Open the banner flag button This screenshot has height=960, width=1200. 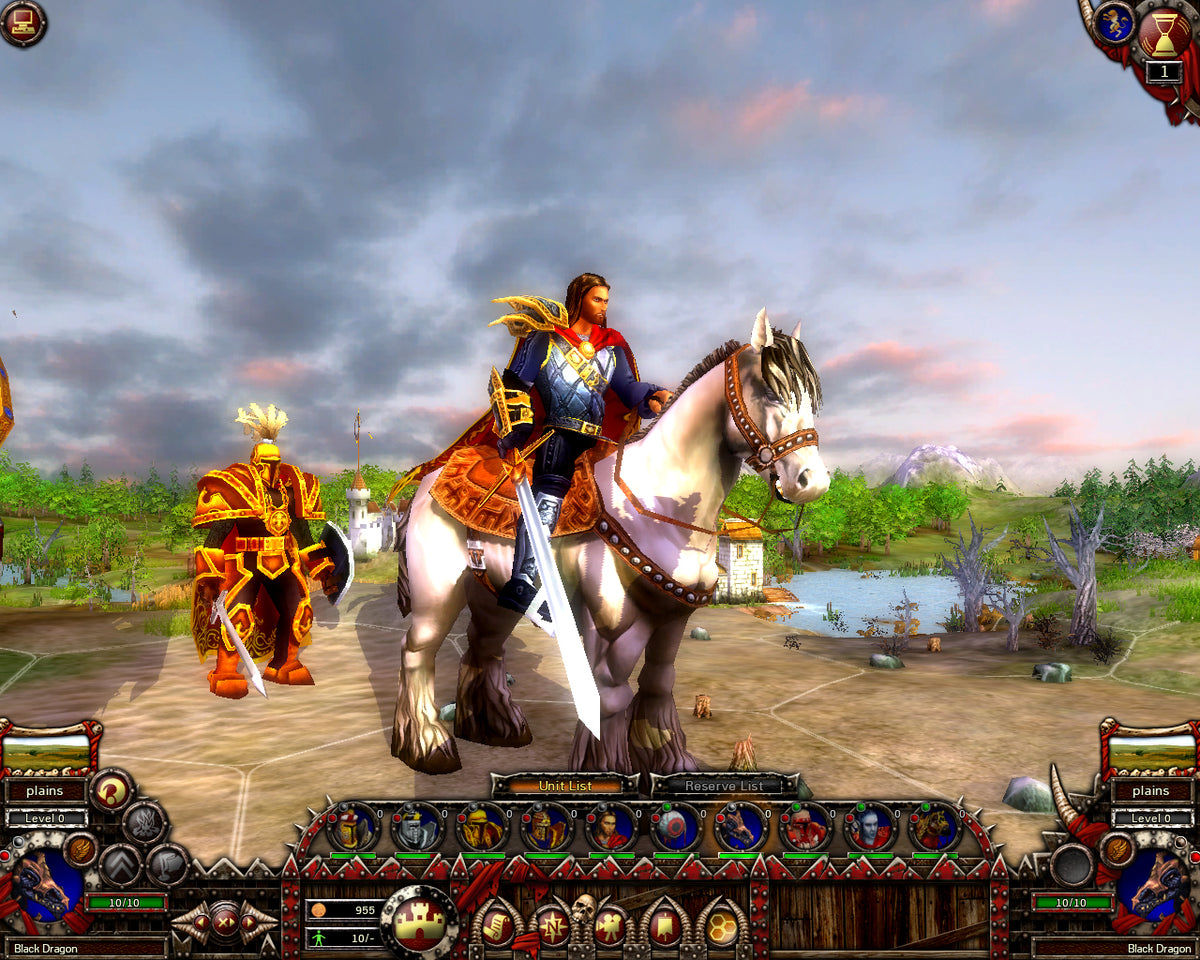tap(665, 926)
